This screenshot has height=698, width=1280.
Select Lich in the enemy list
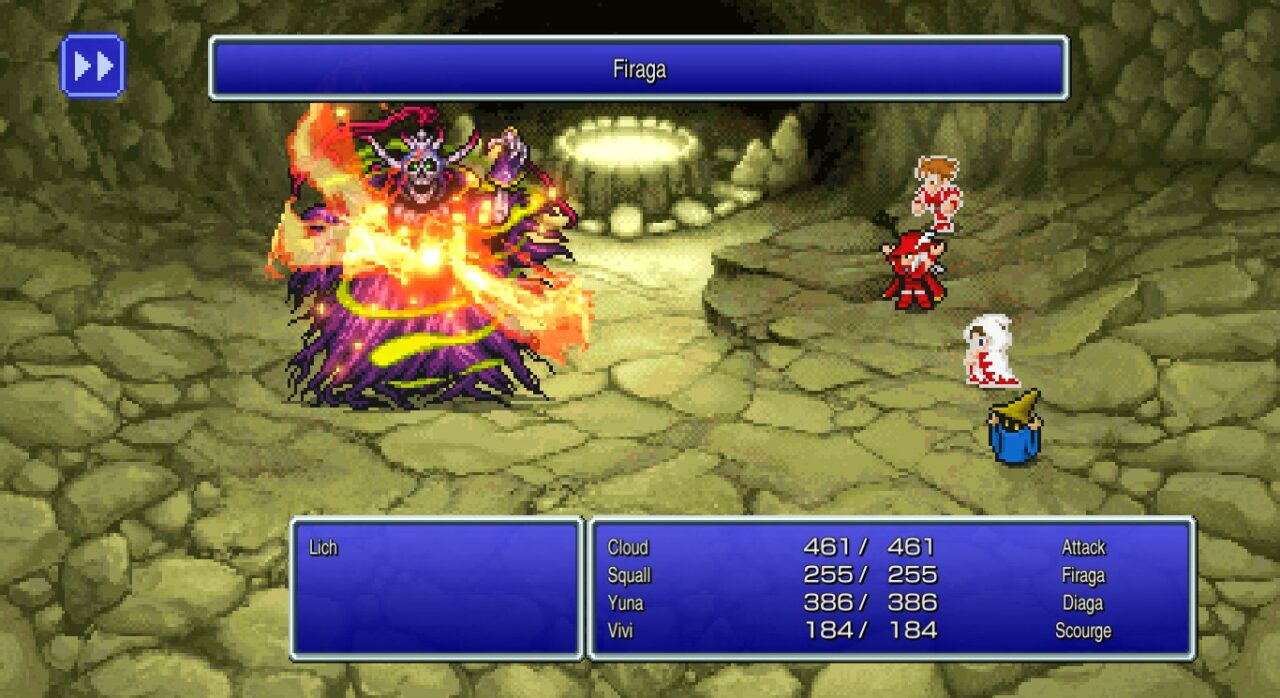click(323, 548)
